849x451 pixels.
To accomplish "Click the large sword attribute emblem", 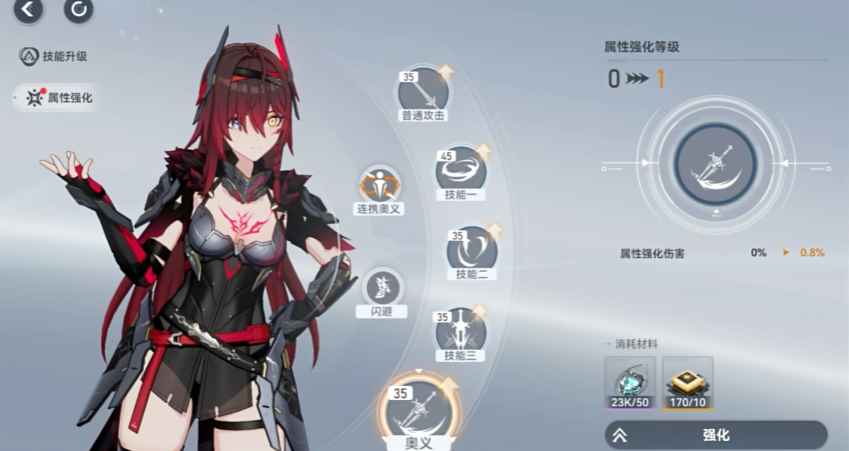I will click(x=715, y=164).
